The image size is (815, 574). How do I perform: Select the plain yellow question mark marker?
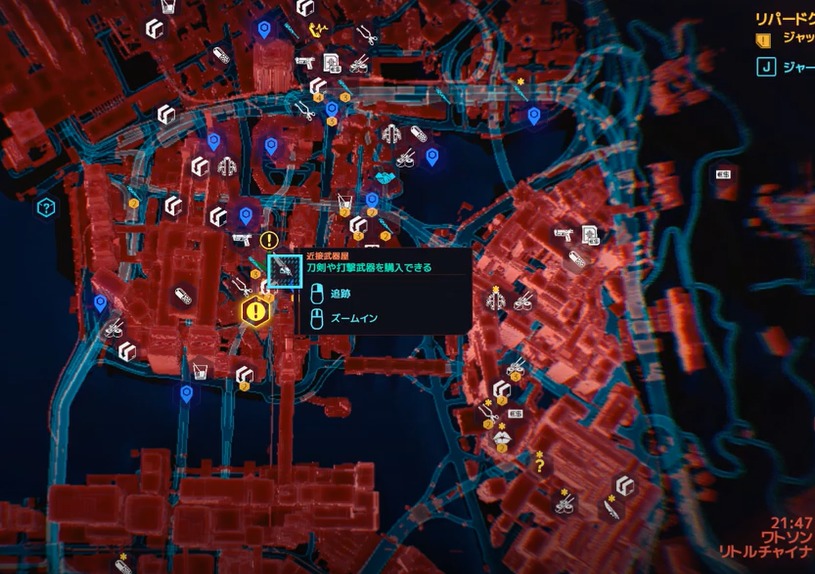[541, 464]
